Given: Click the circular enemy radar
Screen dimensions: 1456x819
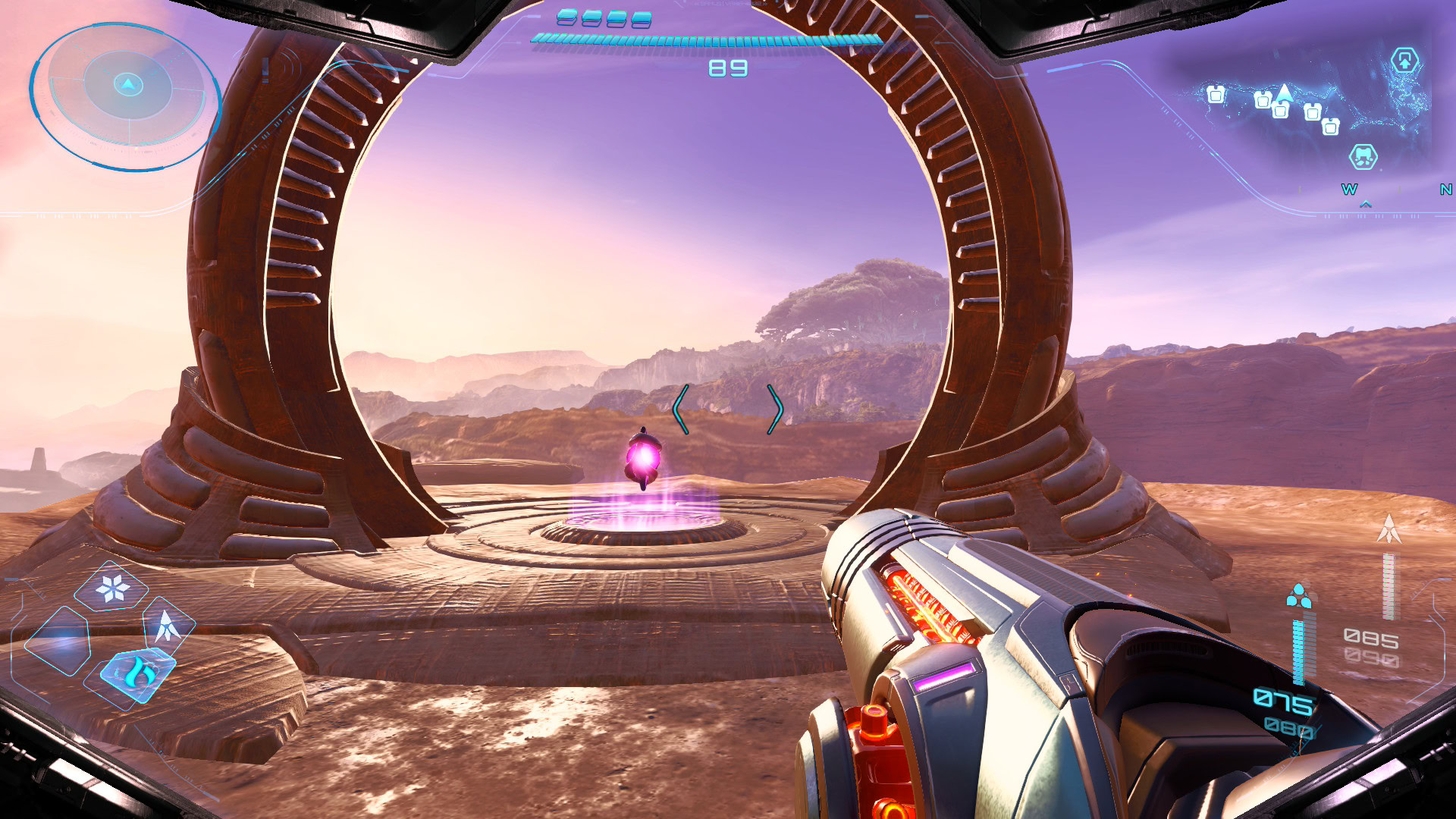Looking at the screenshot, I should coord(127,96).
